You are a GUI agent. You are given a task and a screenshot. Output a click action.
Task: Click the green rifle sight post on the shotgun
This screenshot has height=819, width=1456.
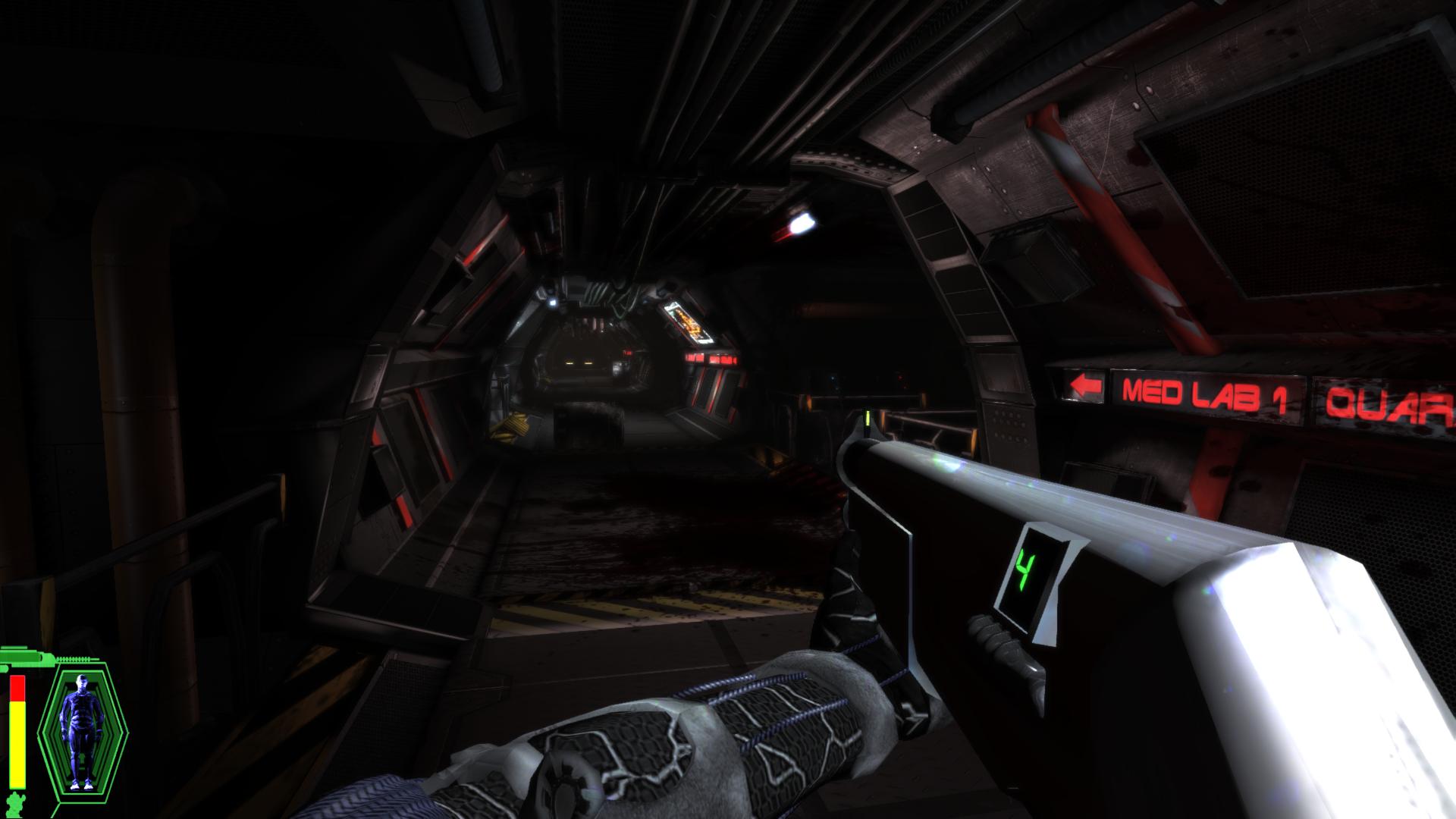867,417
